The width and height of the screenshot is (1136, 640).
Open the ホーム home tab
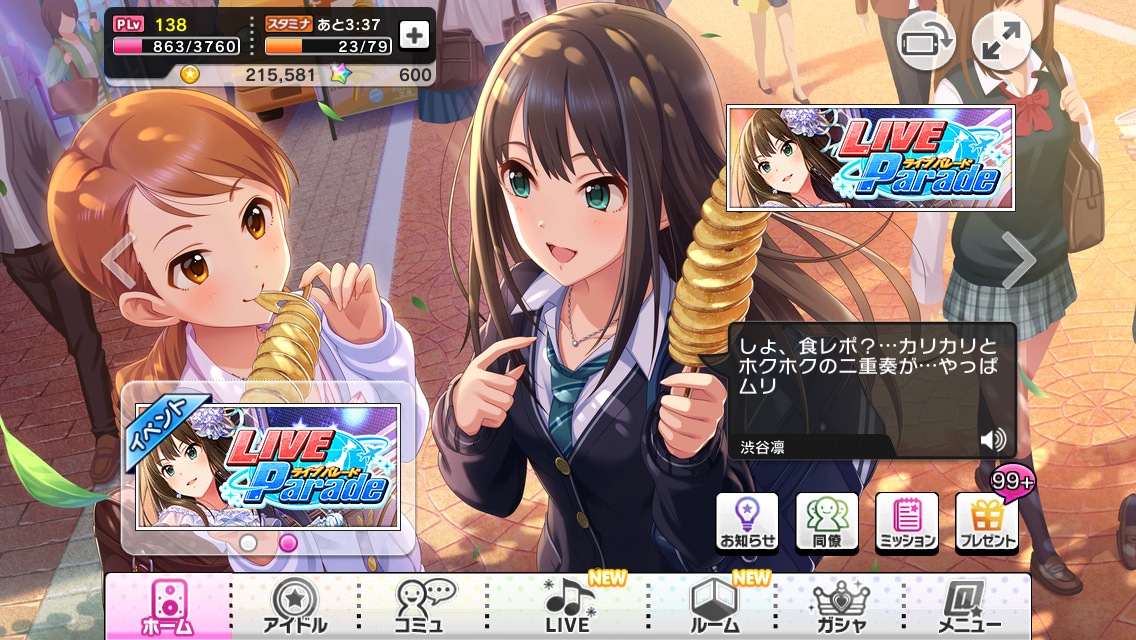coord(167,606)
